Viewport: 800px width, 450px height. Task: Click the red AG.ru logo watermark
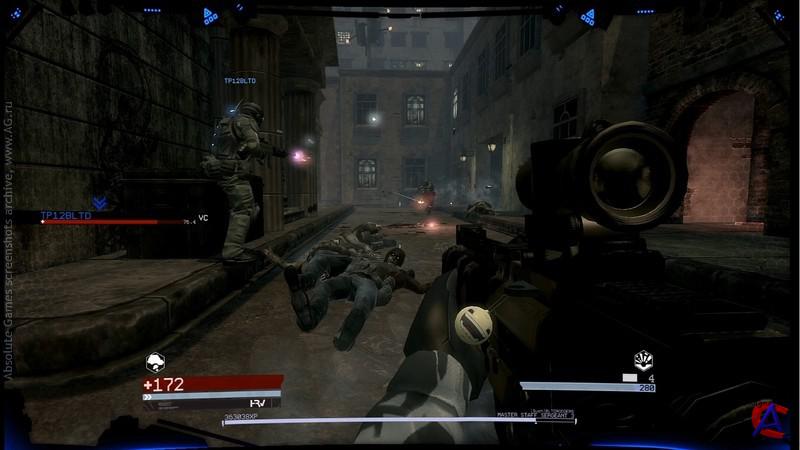click(x=769, y=418)
